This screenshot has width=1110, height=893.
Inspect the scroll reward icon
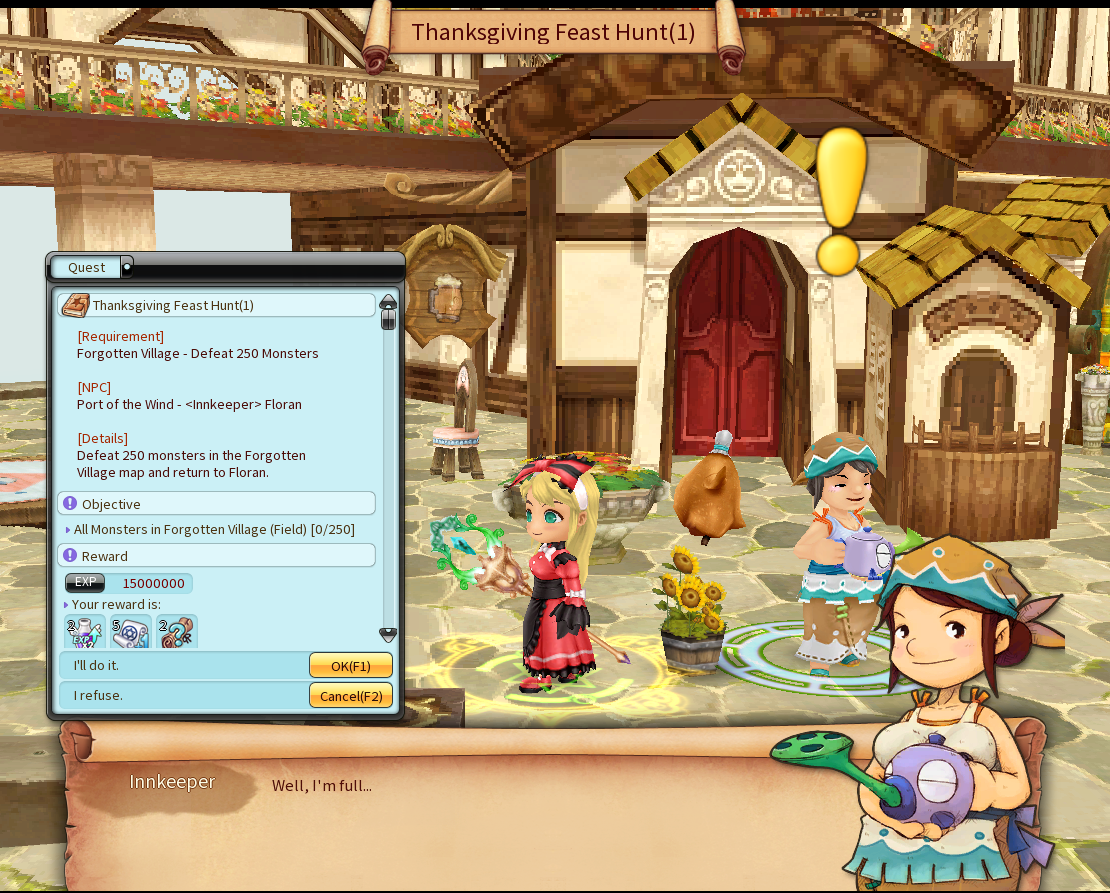(x=130, y=633)
